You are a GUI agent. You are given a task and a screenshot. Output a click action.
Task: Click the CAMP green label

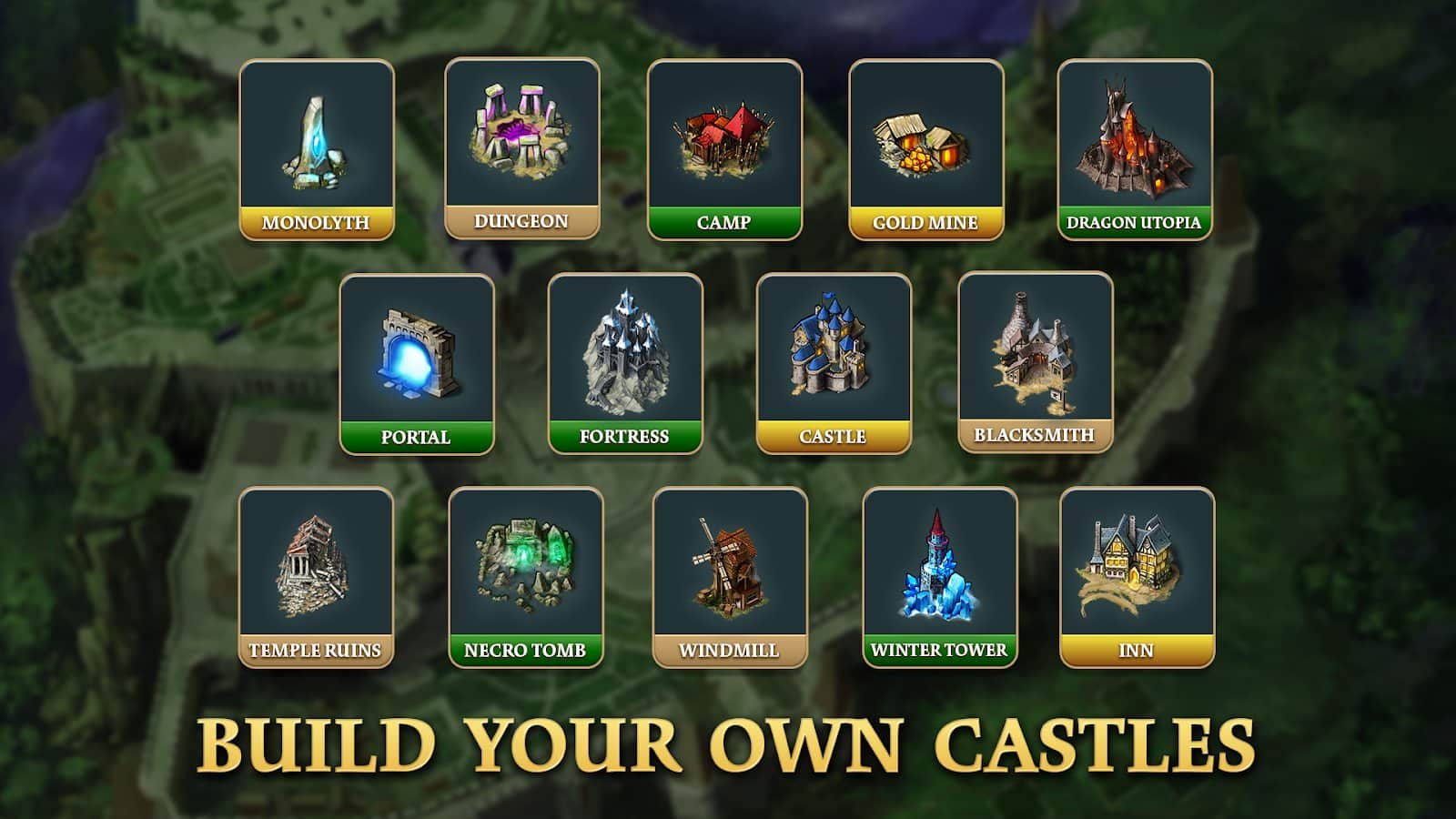[723, 221]
